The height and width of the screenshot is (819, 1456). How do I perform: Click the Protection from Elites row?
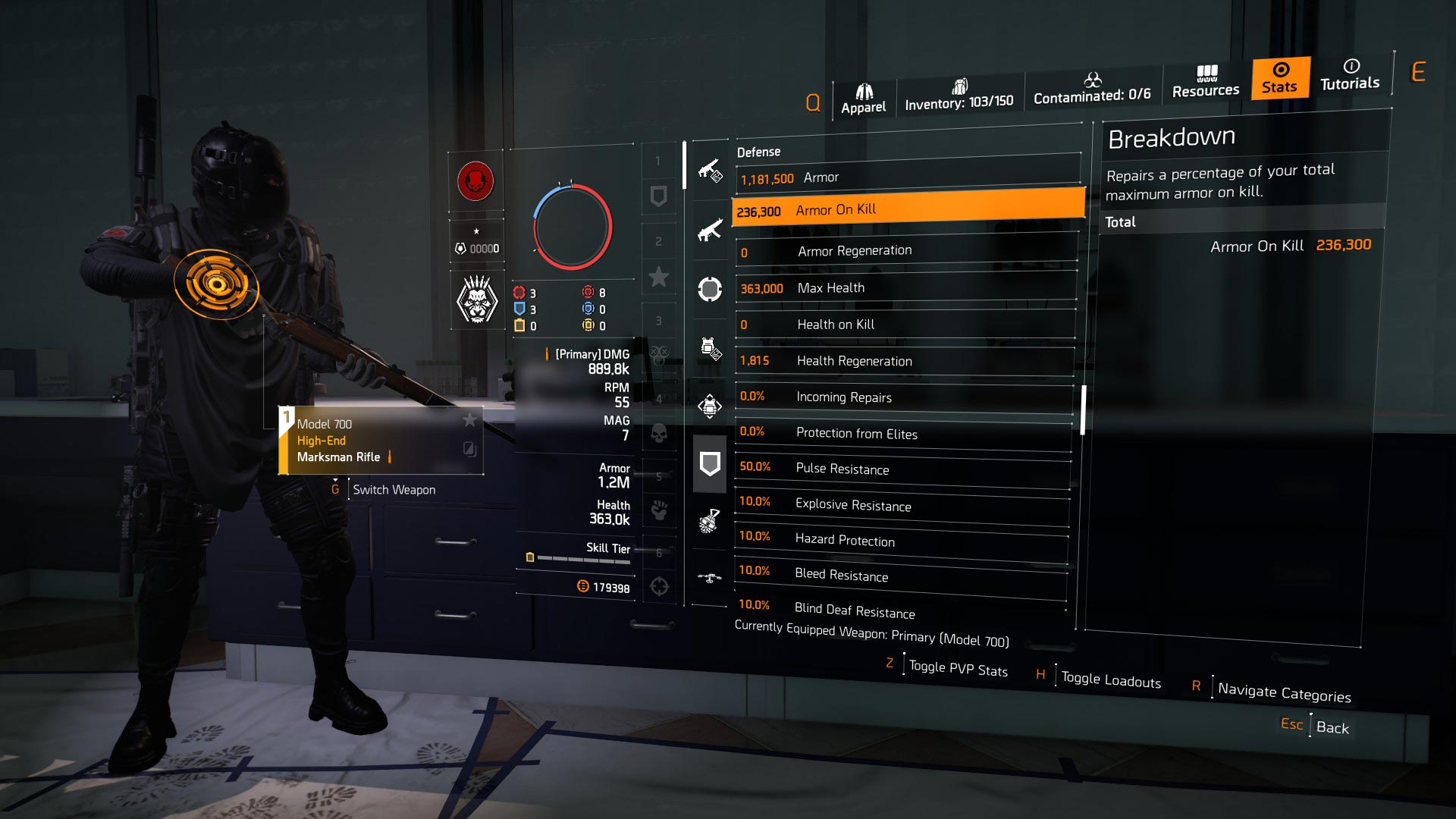902,433
